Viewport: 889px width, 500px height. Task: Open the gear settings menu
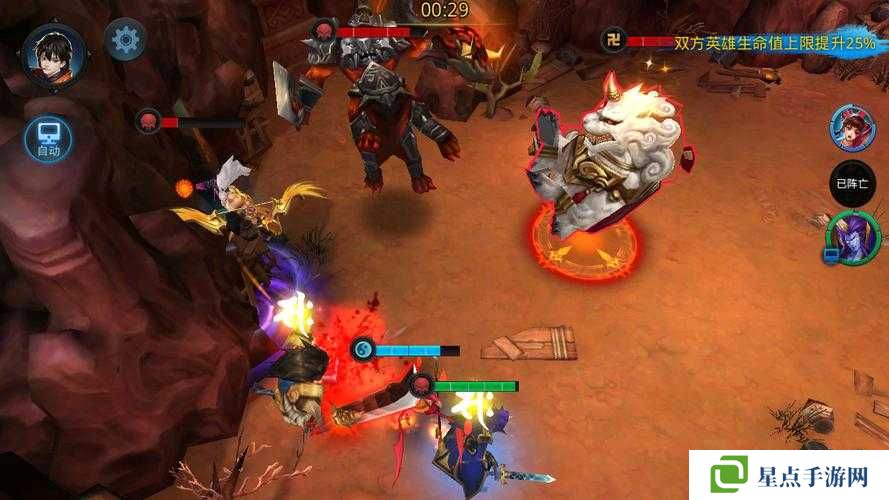[x=126, y=40]
